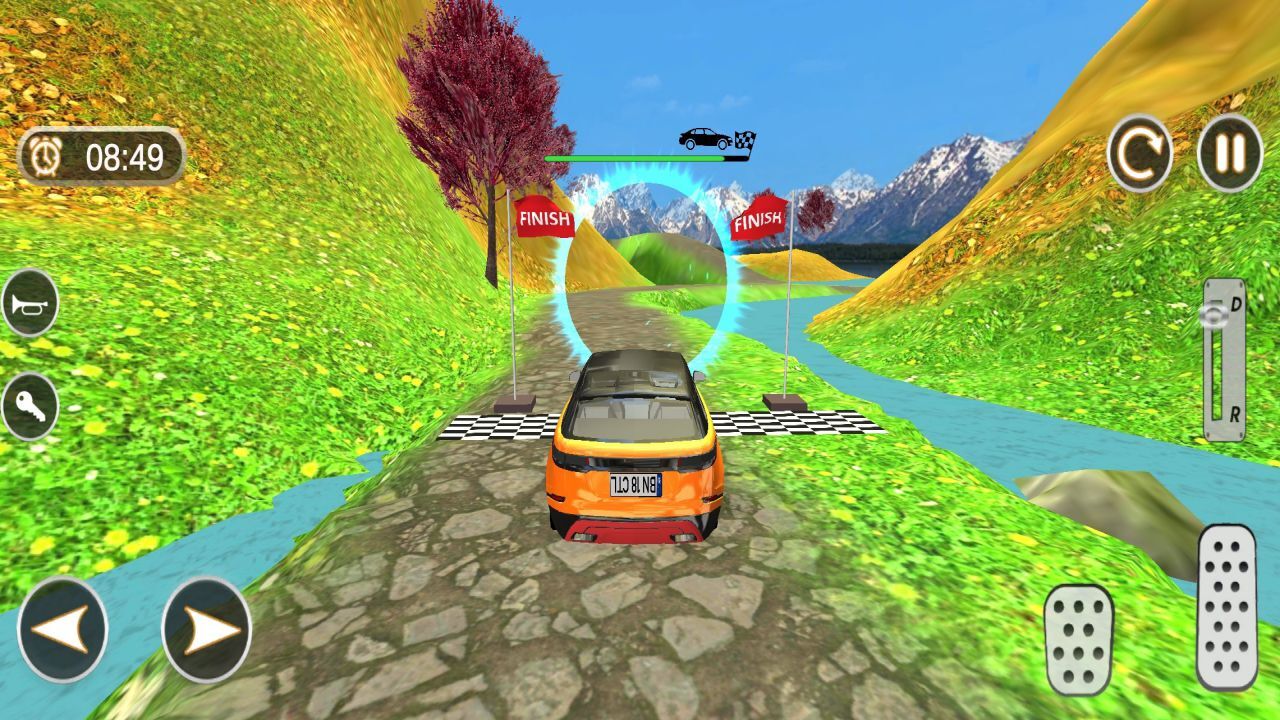Restart the level with the circular arrow
Screen dimensions: 1280x720
pyautogui.click(x=1140, y=153)
